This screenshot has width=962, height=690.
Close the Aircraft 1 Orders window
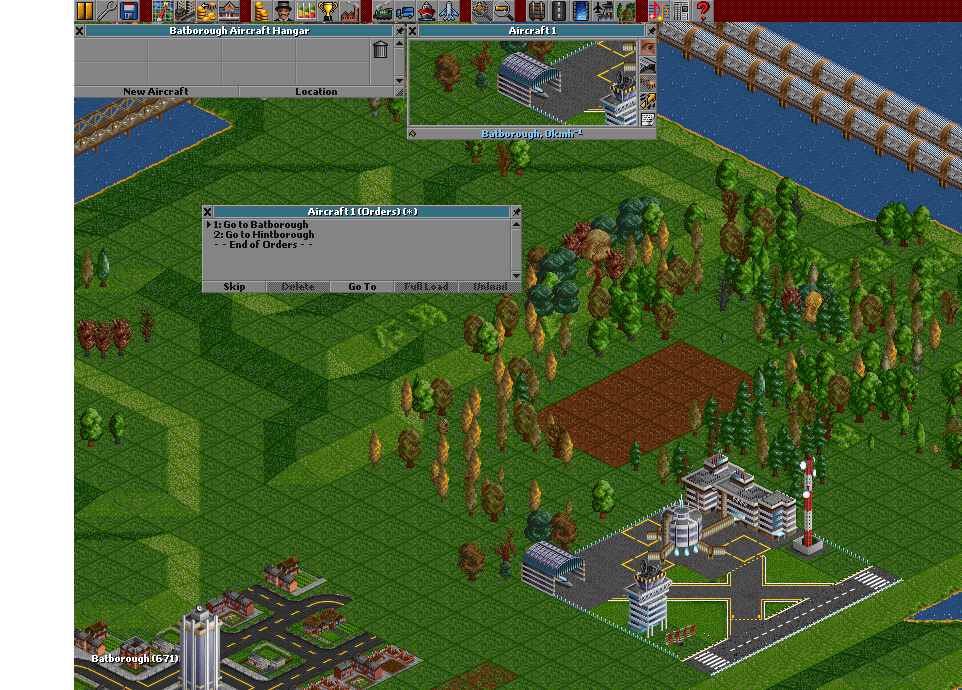pyautogui.click(x=208, y=212)
